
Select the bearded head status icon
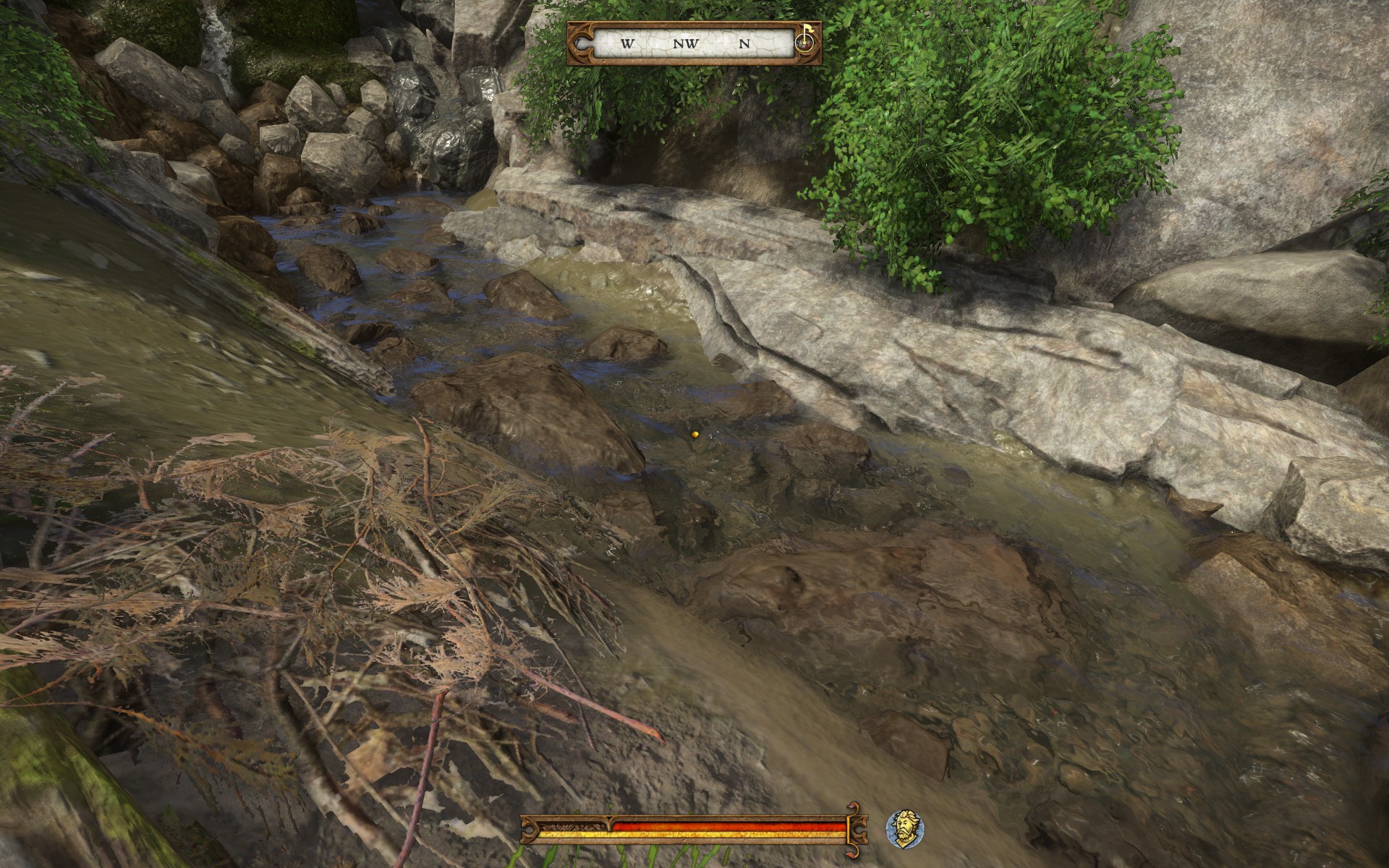pyautogui.click(x=905, y=829)
